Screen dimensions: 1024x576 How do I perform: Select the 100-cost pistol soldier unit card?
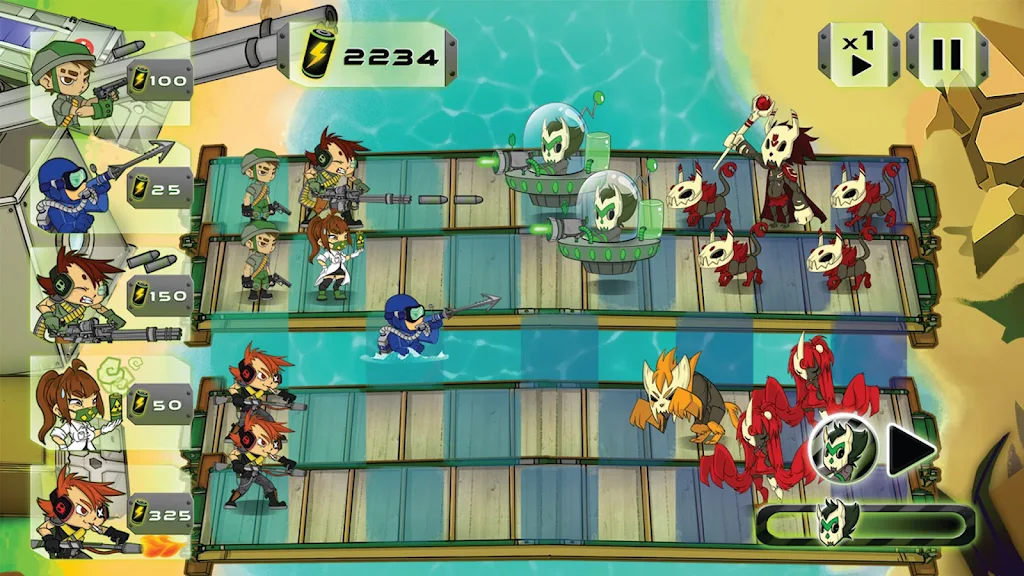(x=108, y=77)
